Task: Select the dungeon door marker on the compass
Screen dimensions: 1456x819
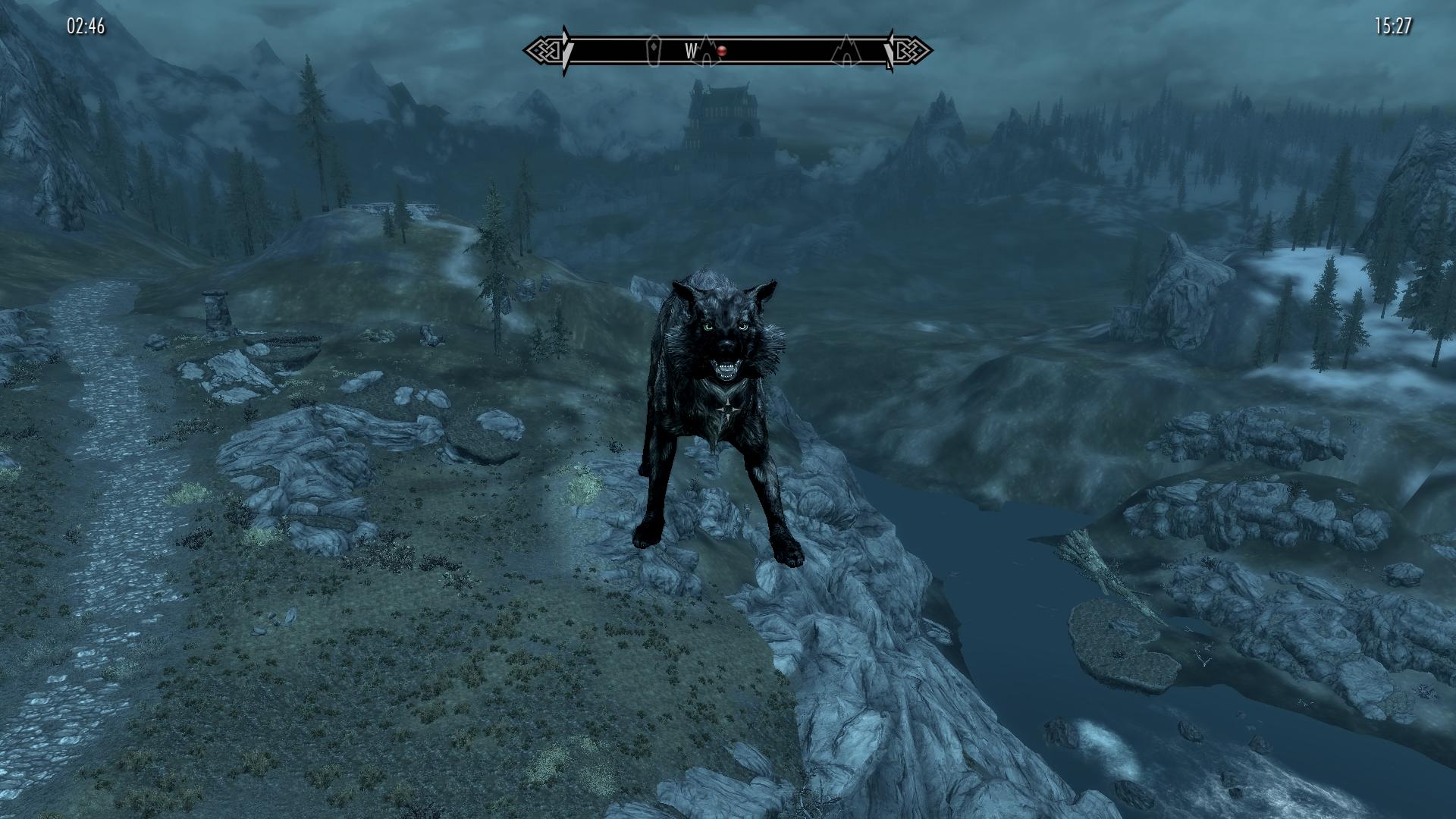Action: click(x=654, y=49)
